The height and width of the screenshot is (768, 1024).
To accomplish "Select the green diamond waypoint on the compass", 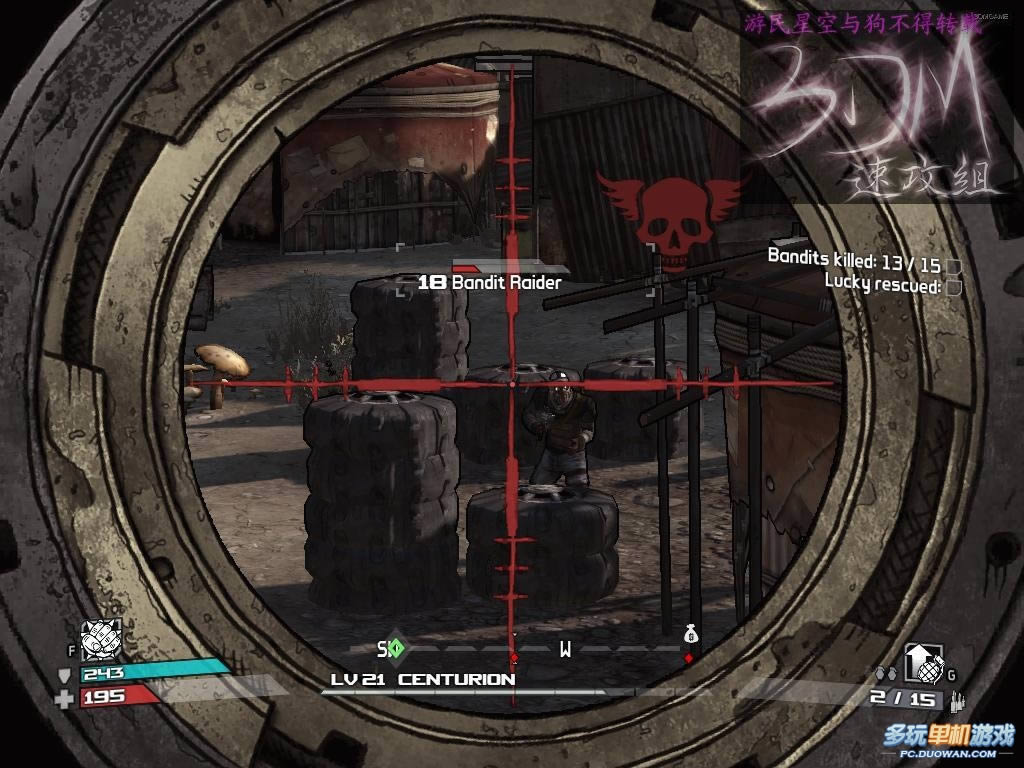I will click(x=396, y=648).
